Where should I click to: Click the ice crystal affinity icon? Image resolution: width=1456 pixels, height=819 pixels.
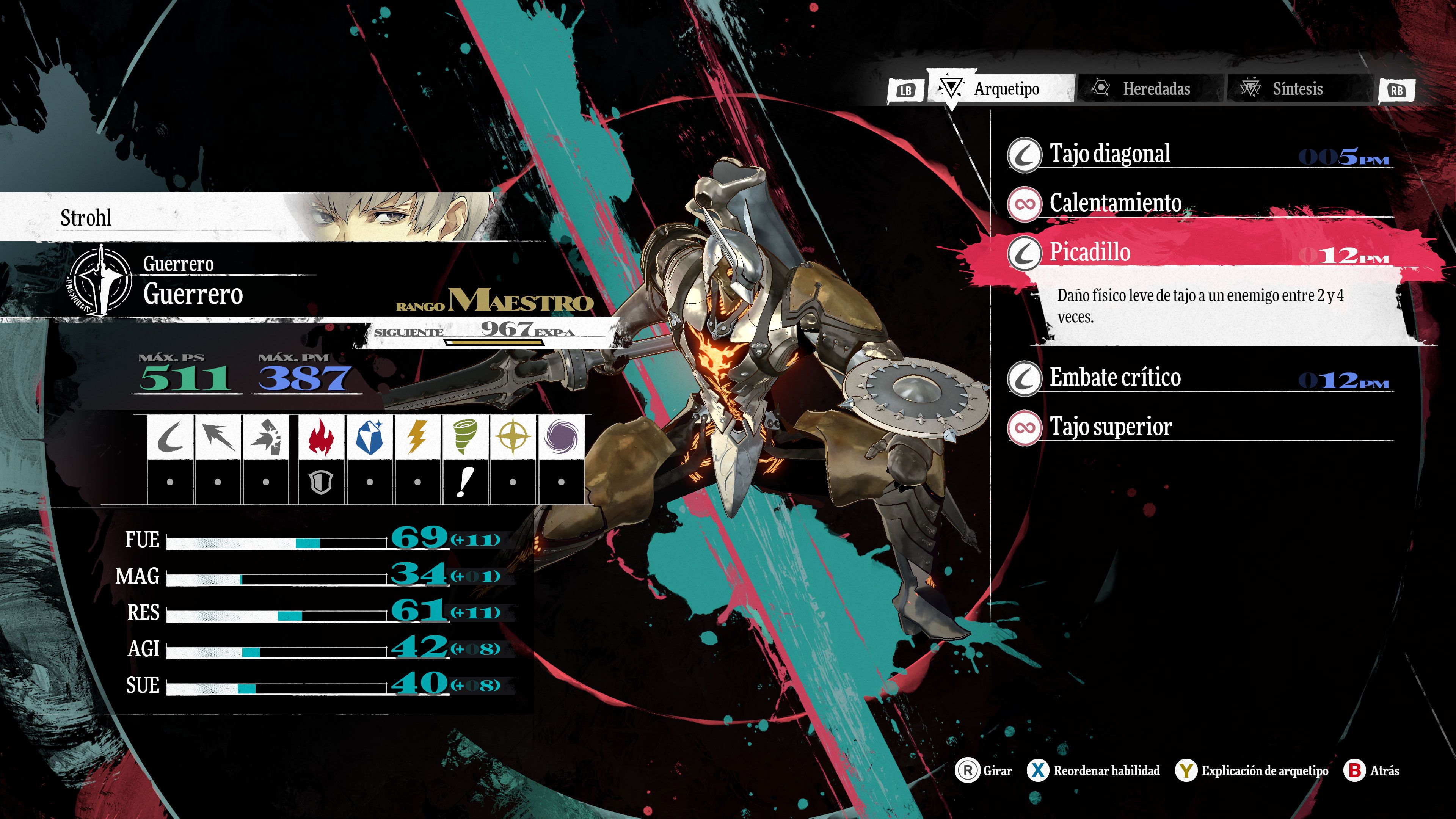click(370, 437)
